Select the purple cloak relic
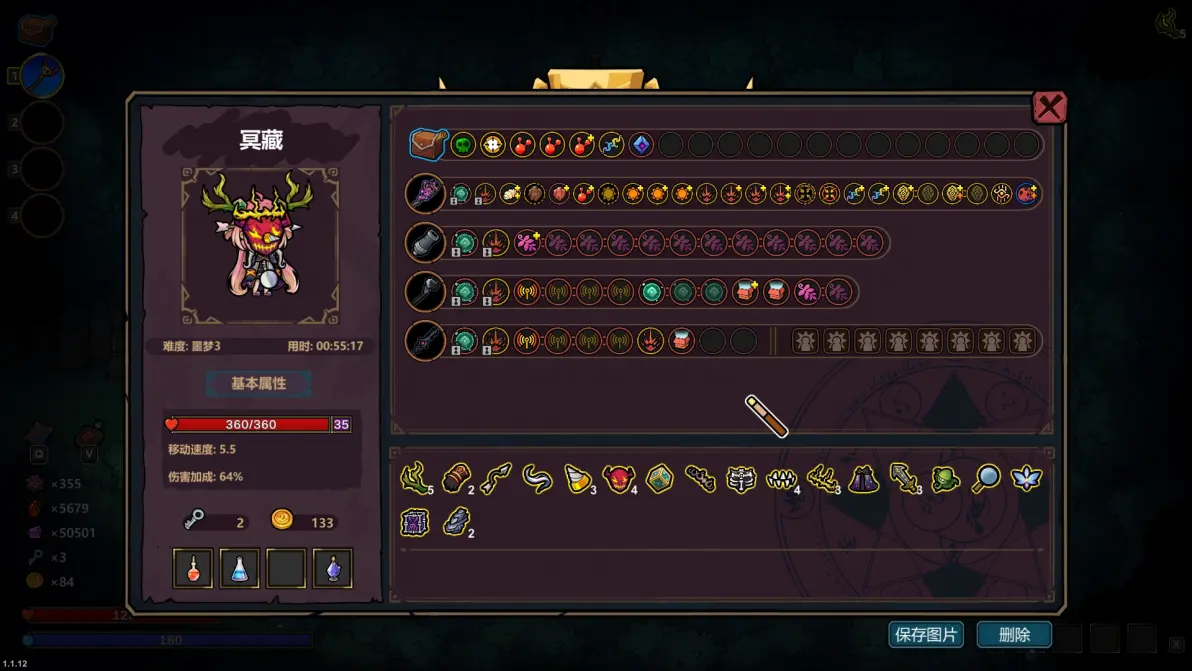The image size is (1192, 671). click(x=863, y=479)
